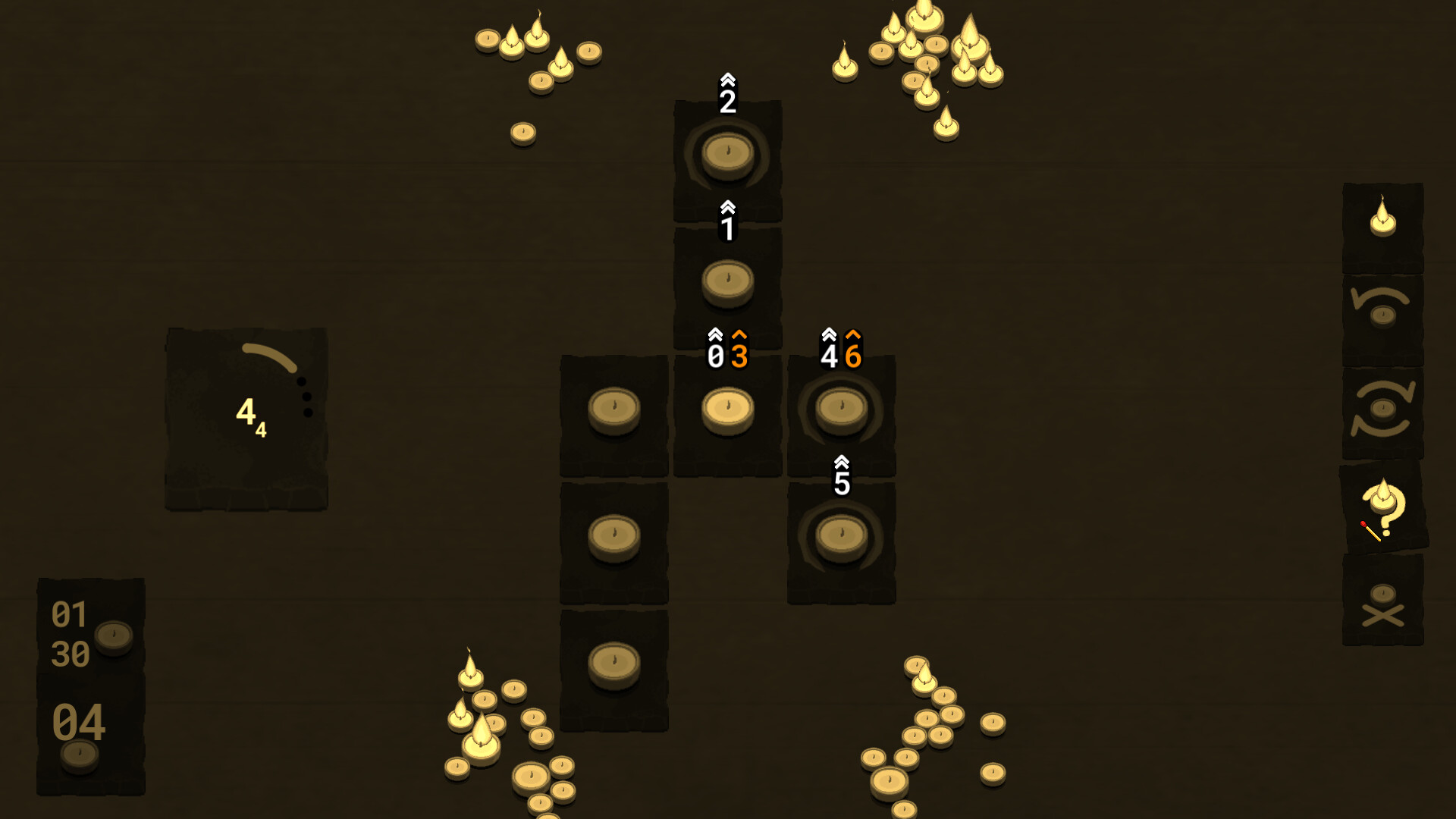Image resolution: width=1456 pixels, height=819 pixels.
Task: Click the skull-and-crossbones candle tool
Action: tap(1385, 607)
